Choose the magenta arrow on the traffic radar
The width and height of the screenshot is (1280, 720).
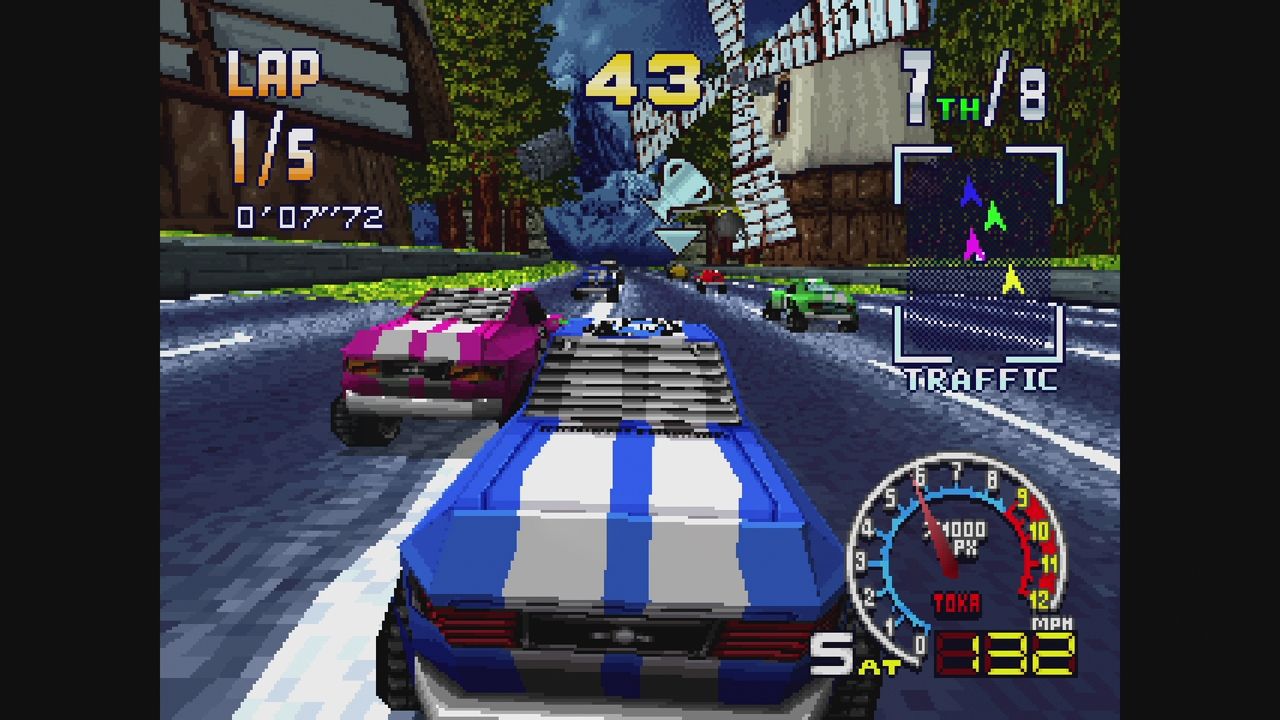pos(973,245)
